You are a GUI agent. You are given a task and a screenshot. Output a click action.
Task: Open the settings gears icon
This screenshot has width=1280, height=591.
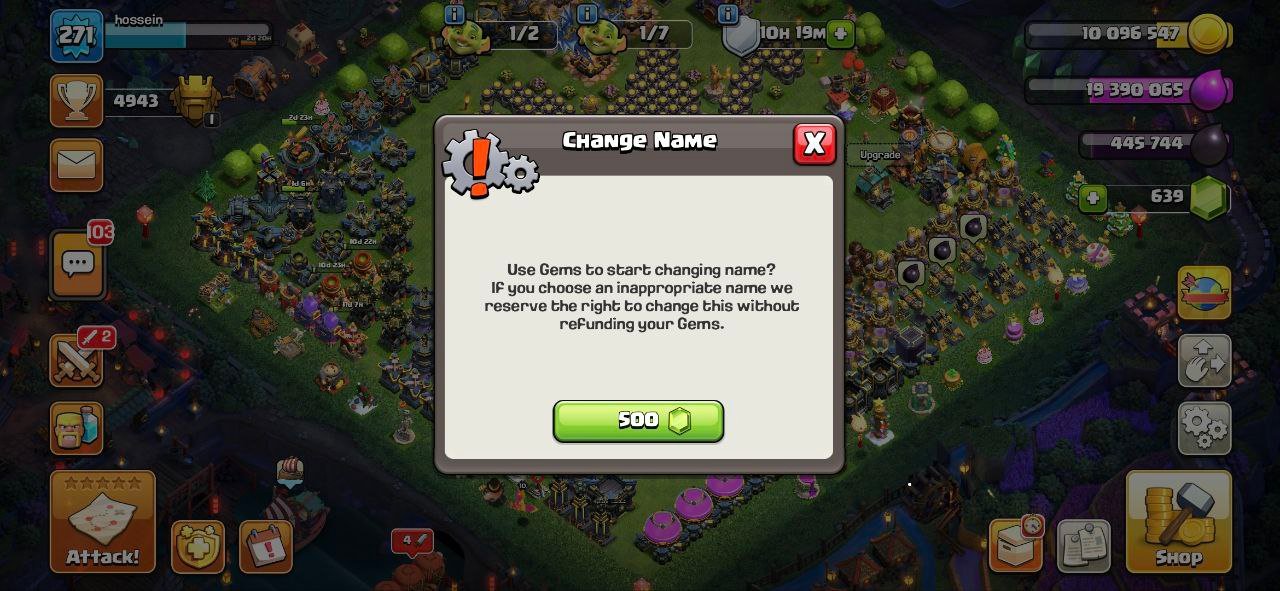click(x=1204, y=427)
